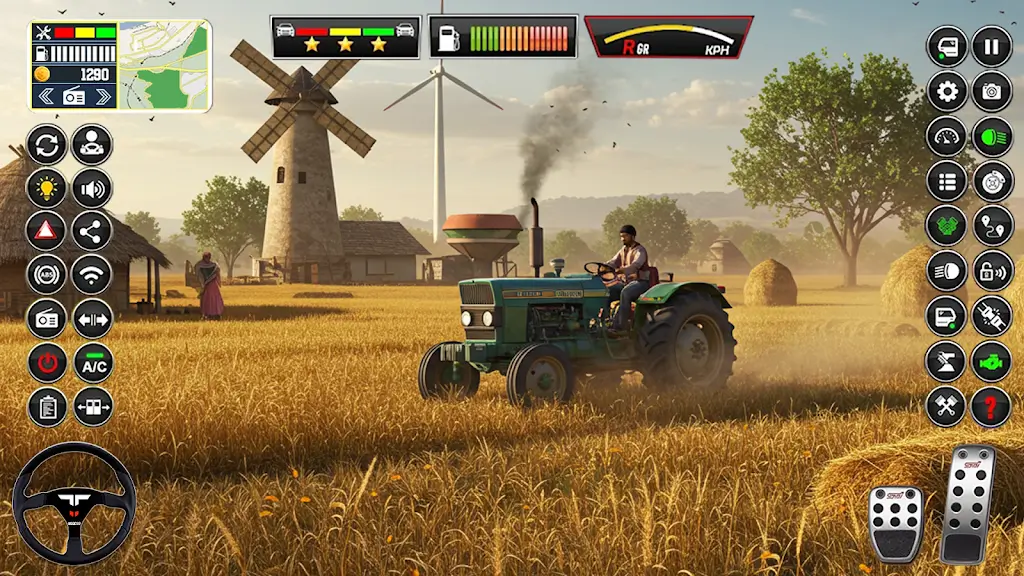Open the route map pin icon
The height and width of the screenshot is (576, 1024).
click(x=991, y=226)
